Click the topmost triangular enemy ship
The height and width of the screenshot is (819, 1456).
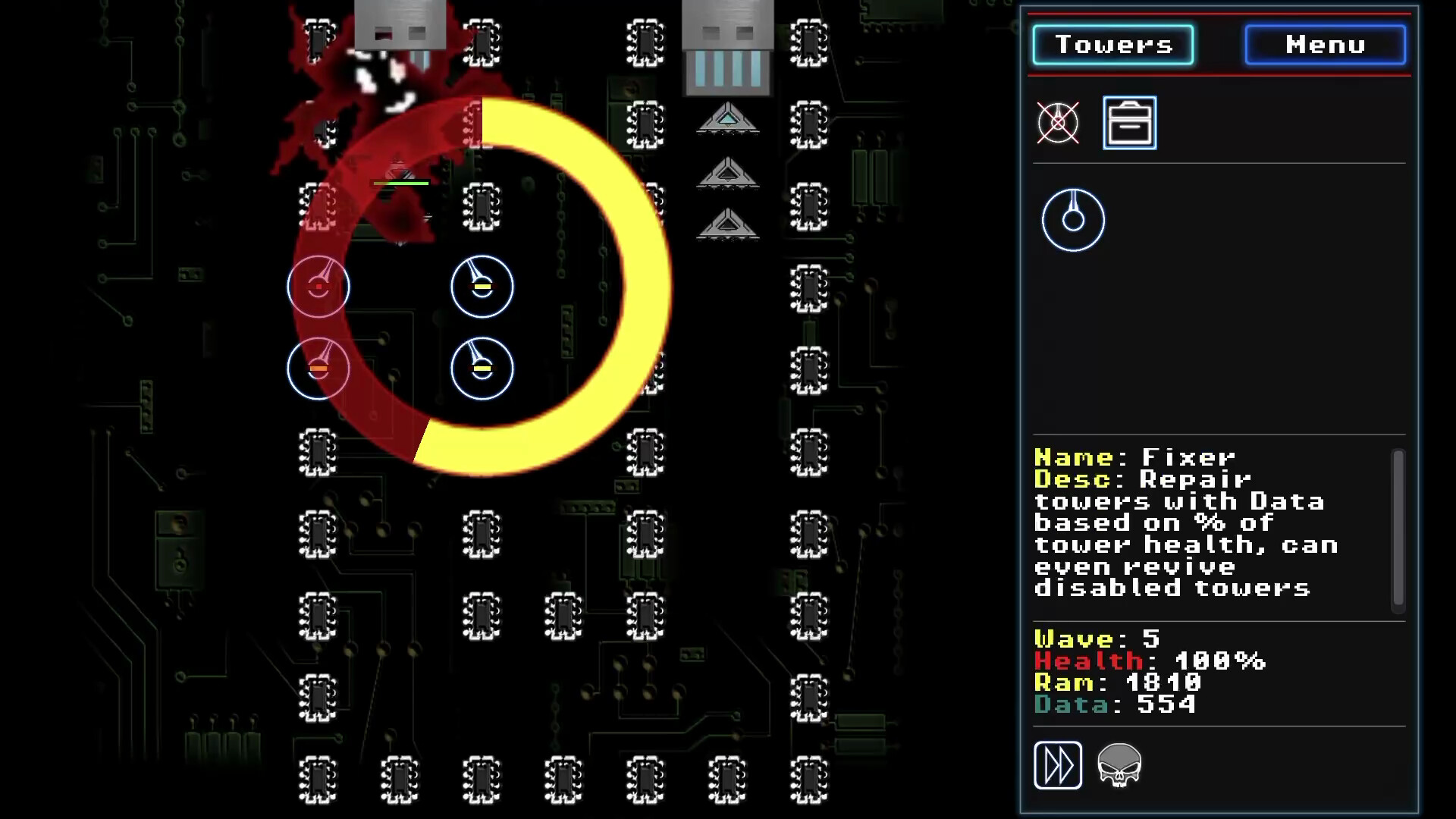coord(726,120)
